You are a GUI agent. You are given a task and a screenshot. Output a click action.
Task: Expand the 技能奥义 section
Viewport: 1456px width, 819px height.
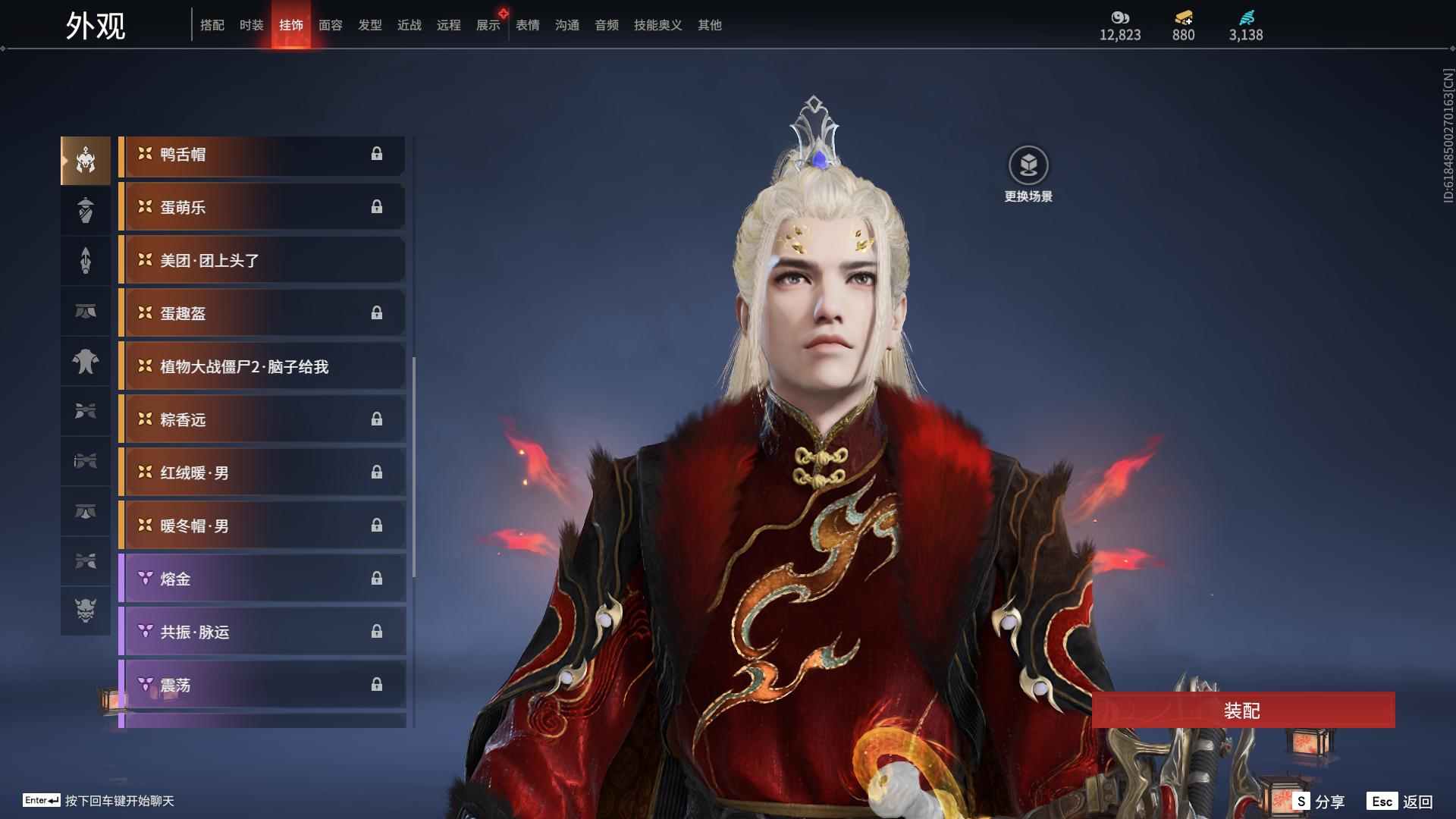point(657,25)
